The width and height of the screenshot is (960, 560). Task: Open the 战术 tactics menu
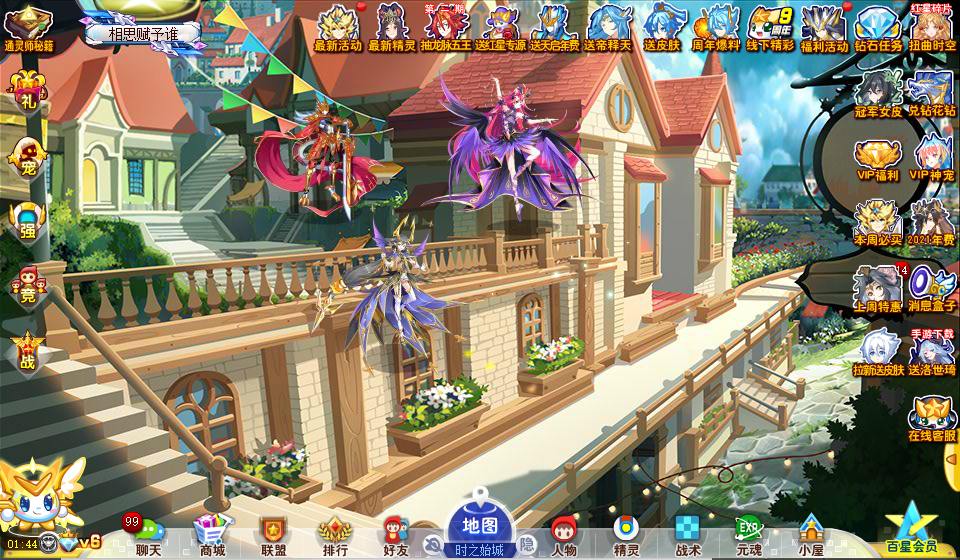click(x=688, y=536)
